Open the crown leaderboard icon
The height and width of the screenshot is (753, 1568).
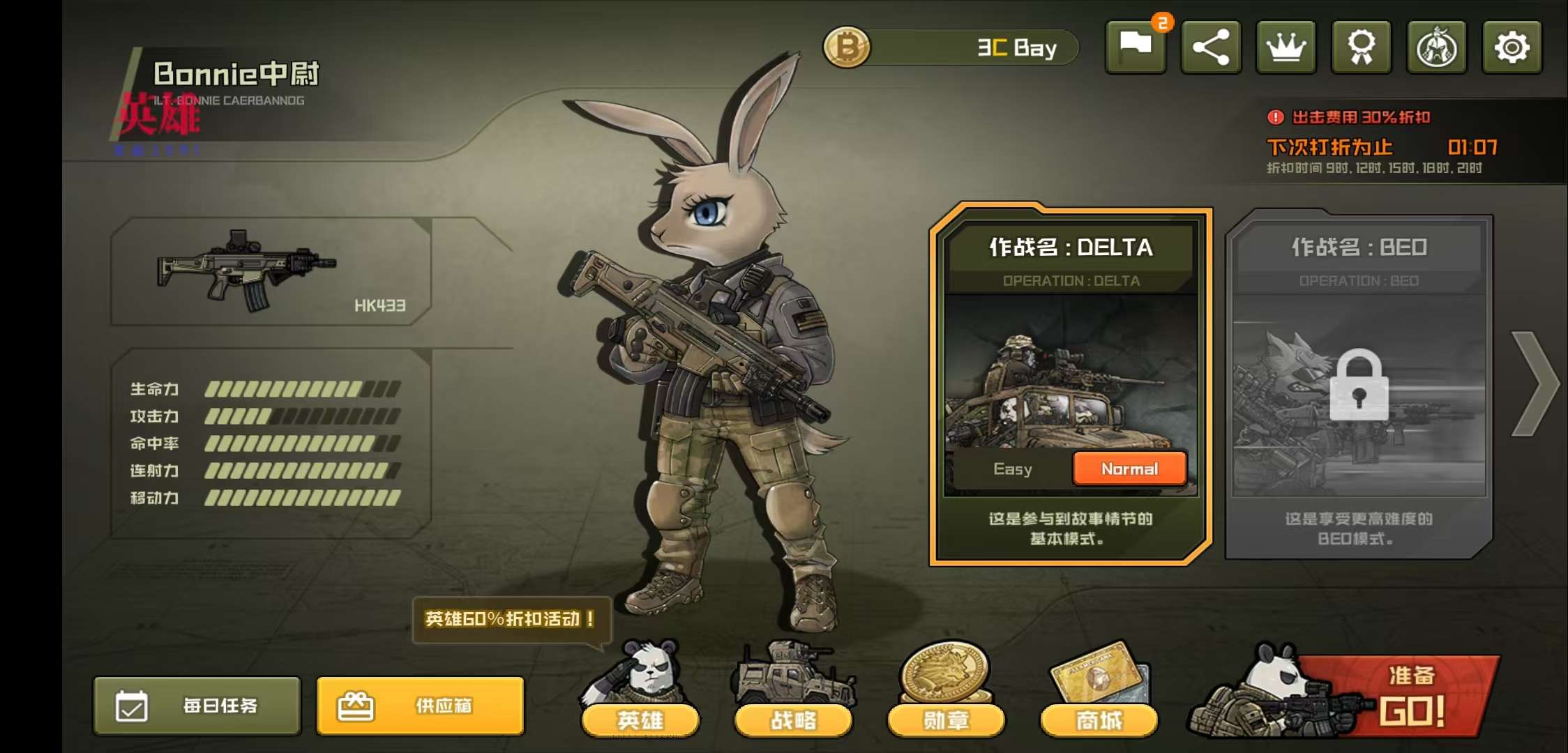point(1286,47)
